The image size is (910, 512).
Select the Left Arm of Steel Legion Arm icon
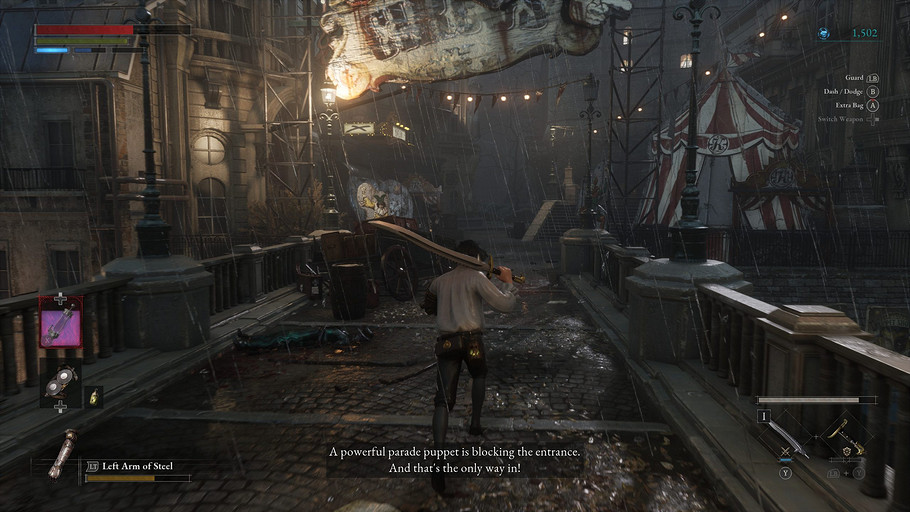62,453
